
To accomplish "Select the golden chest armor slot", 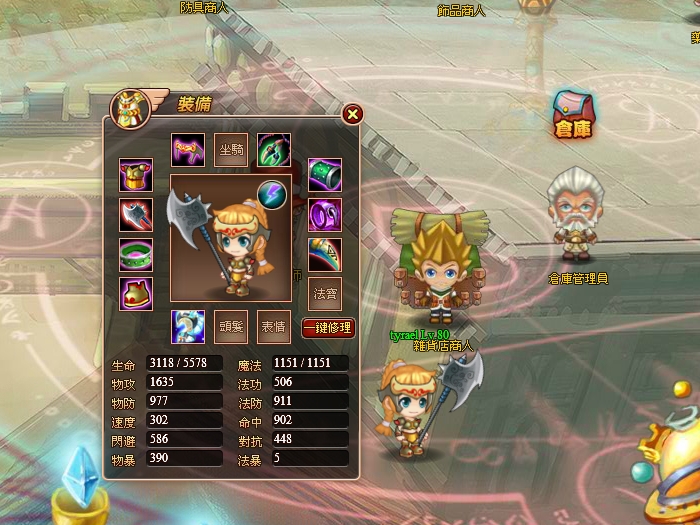I will pos(136,175).
